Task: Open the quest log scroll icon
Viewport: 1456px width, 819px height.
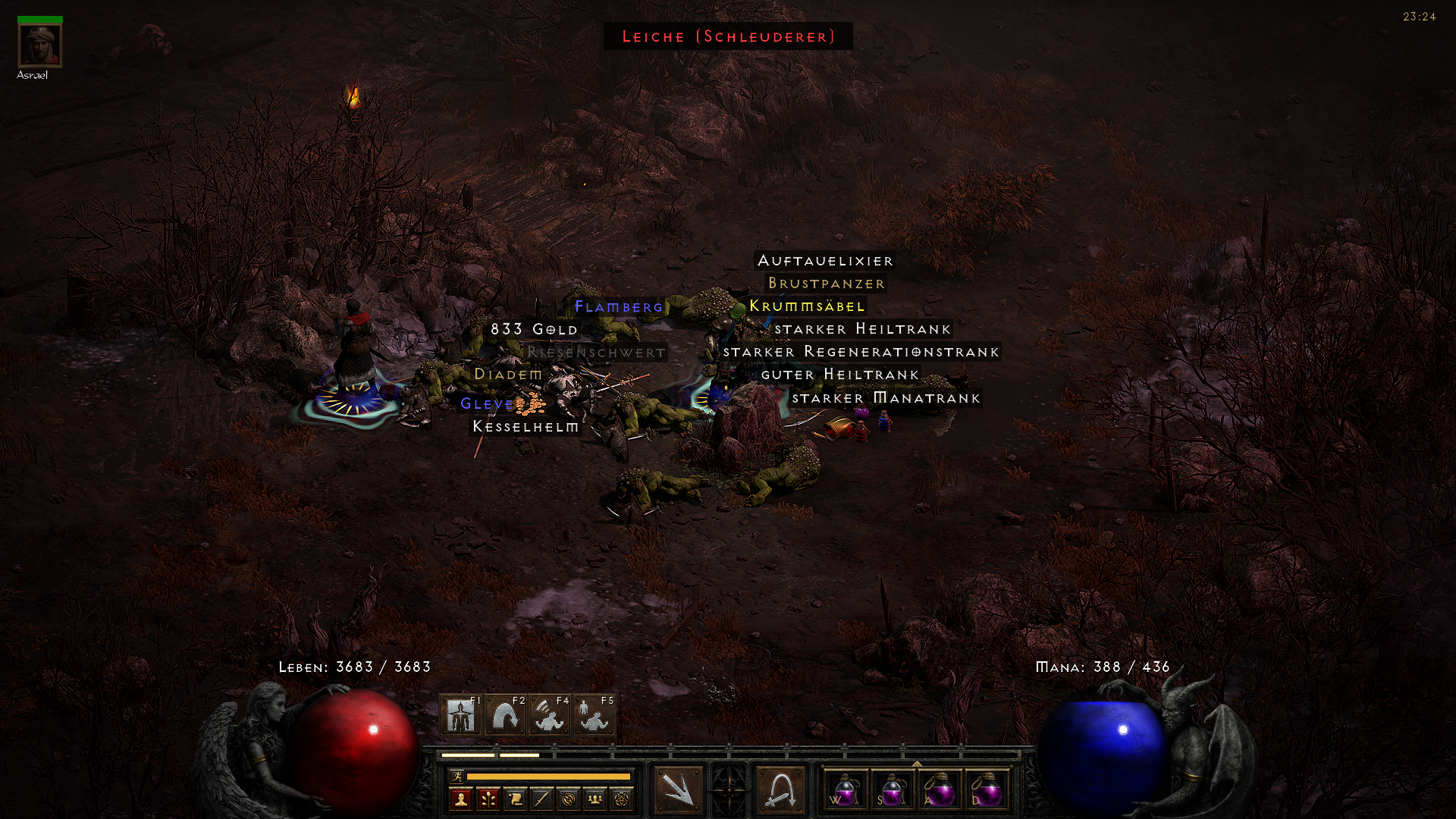Action: pos(515,800)
